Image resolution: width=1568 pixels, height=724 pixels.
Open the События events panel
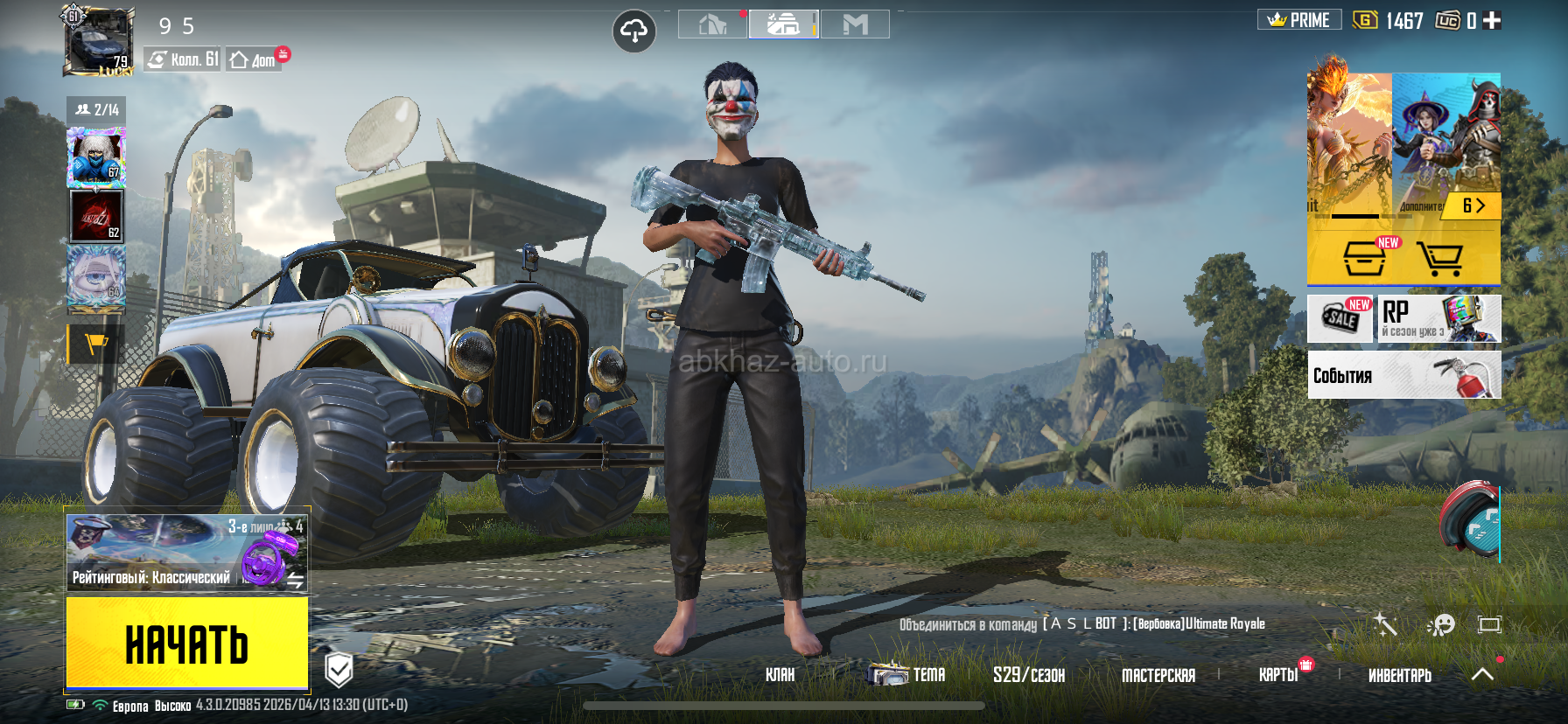(1403, 375)
